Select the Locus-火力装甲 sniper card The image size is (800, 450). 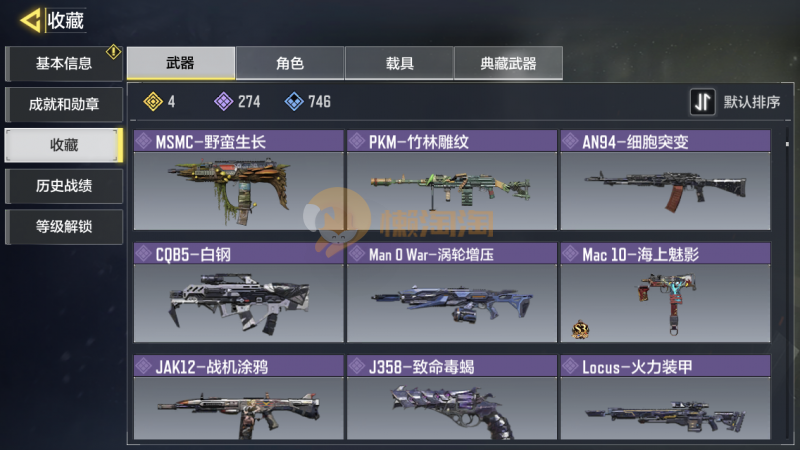(665, 400)
